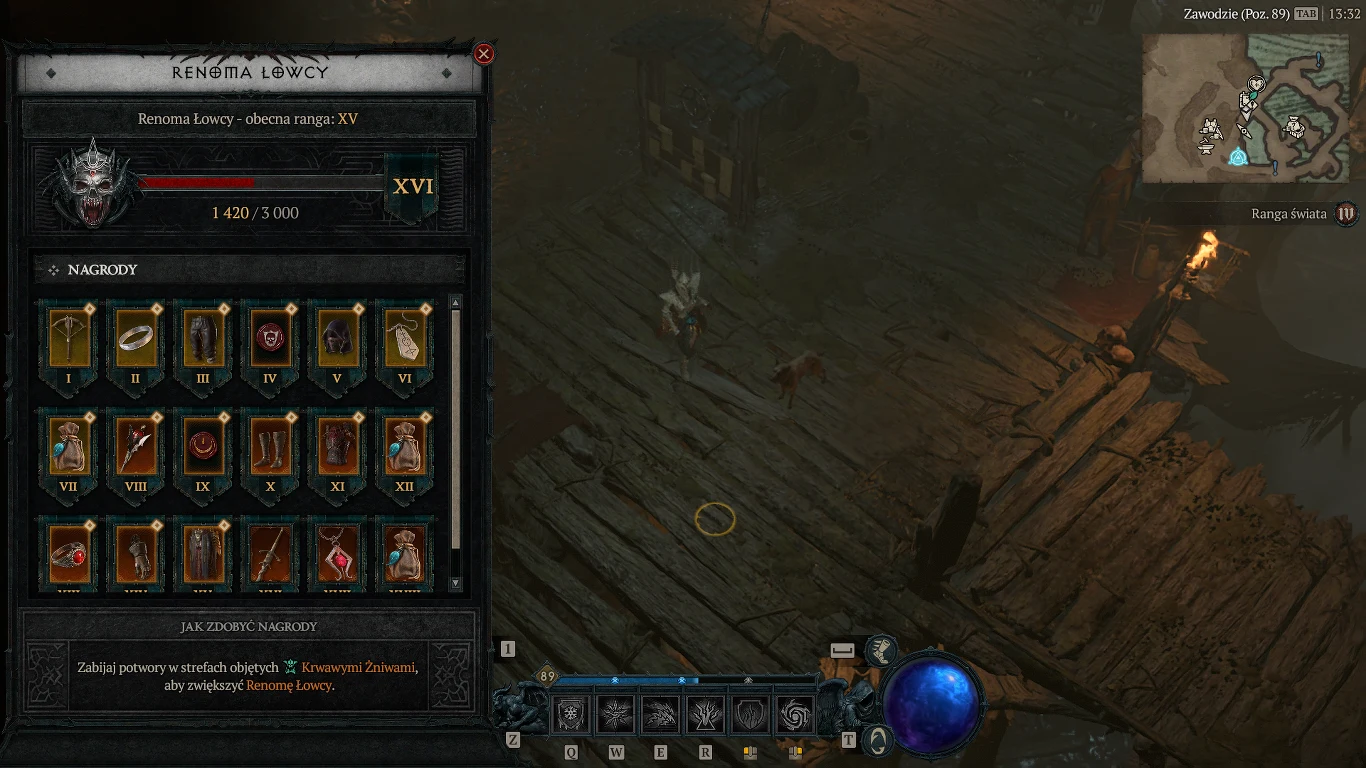Use the vortex spiral skill
The width and height of the screenshot is (1366, 768).
796,715
